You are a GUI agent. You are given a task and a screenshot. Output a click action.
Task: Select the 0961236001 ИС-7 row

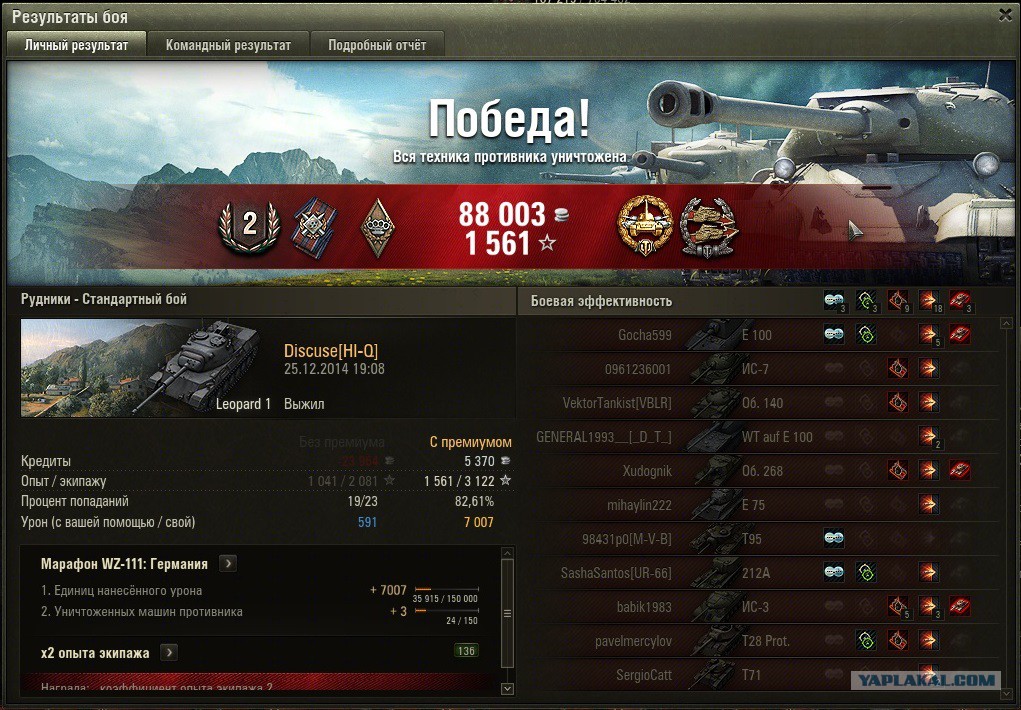(x=760, y=369)
